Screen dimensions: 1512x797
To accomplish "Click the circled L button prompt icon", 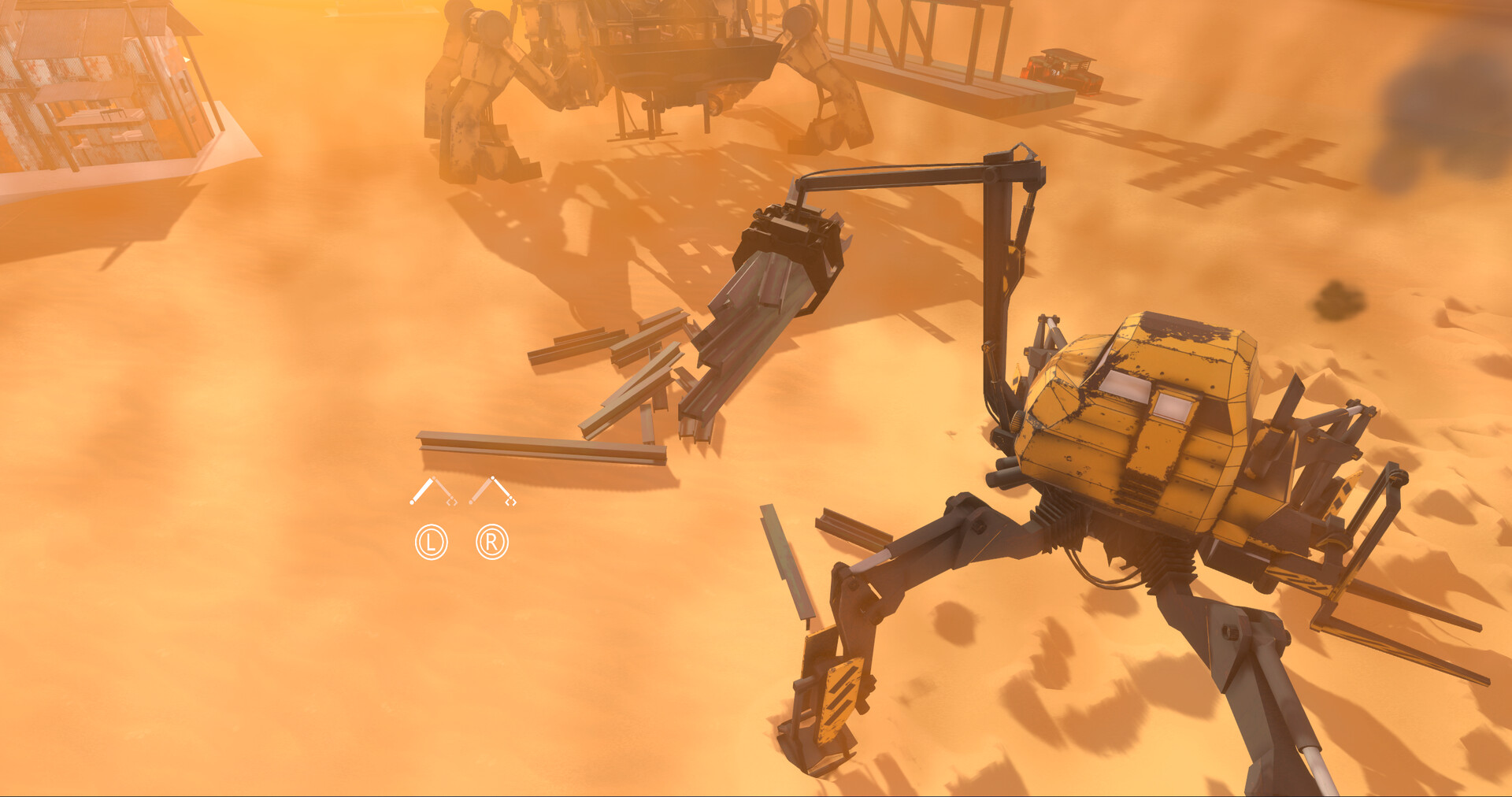I will tap(432, 542).
